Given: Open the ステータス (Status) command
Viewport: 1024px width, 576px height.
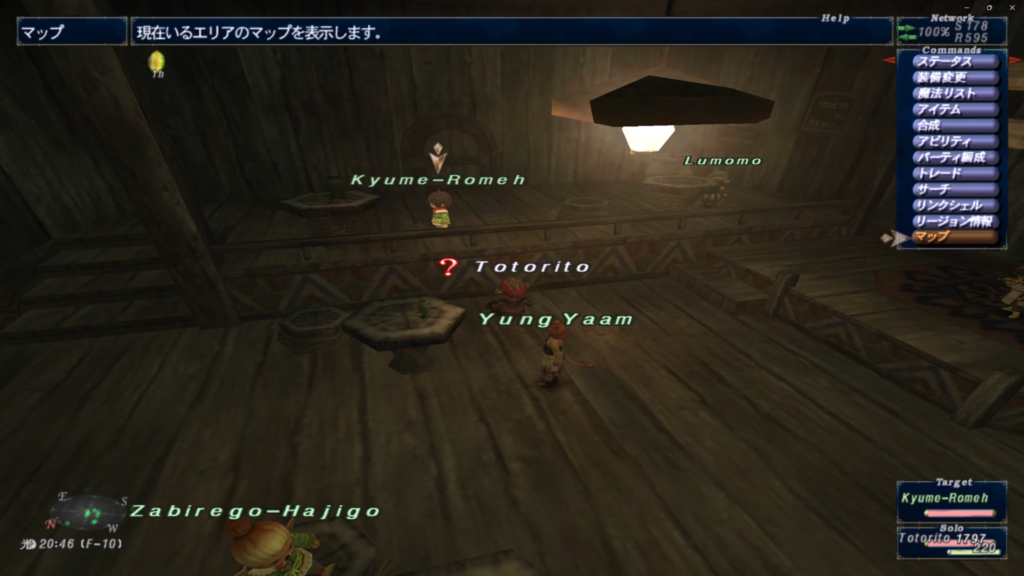Looking at the screenshot, I should (955, 62).
